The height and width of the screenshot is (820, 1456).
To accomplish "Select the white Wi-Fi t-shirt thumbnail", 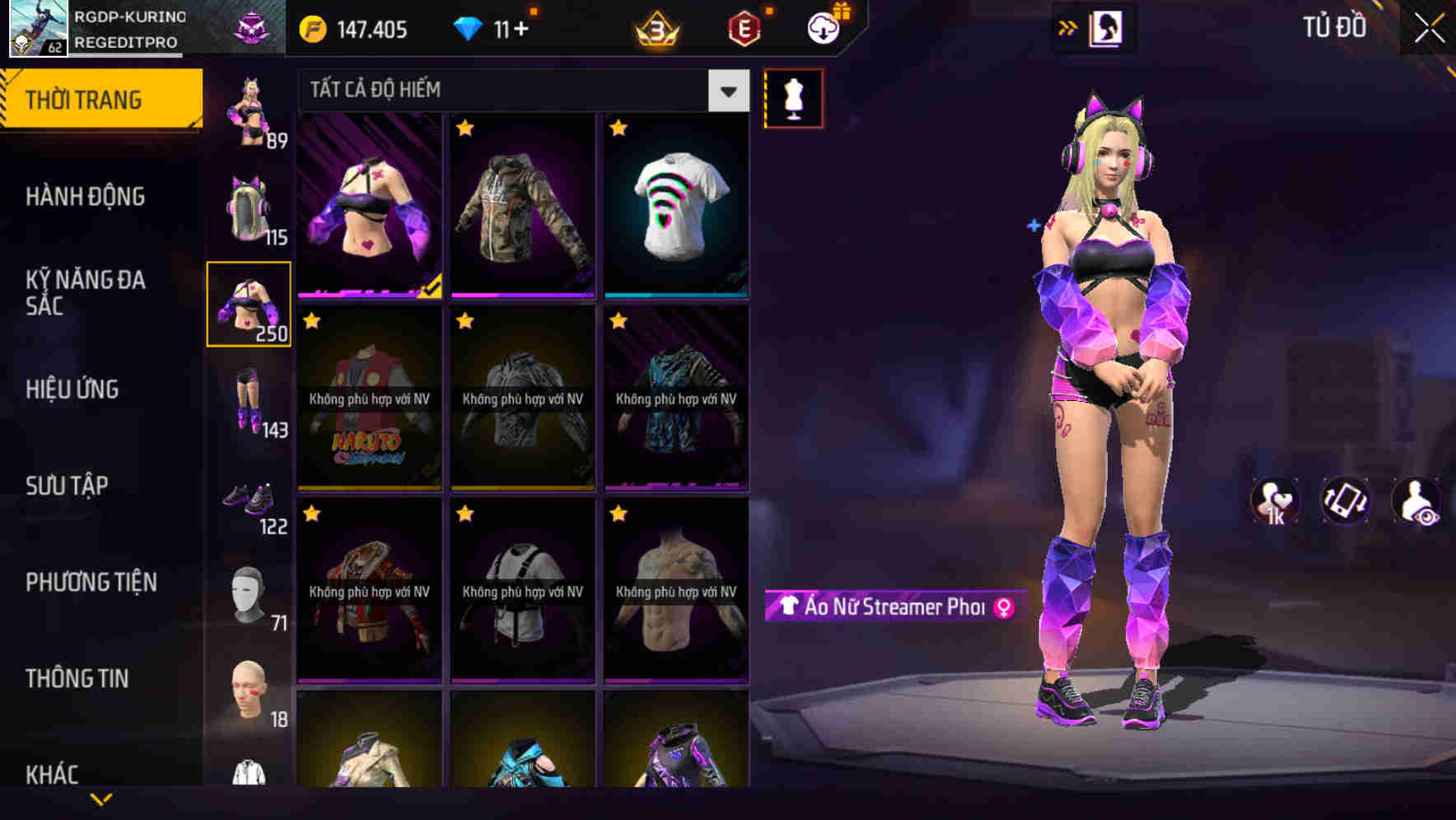I will click(675, 206).
